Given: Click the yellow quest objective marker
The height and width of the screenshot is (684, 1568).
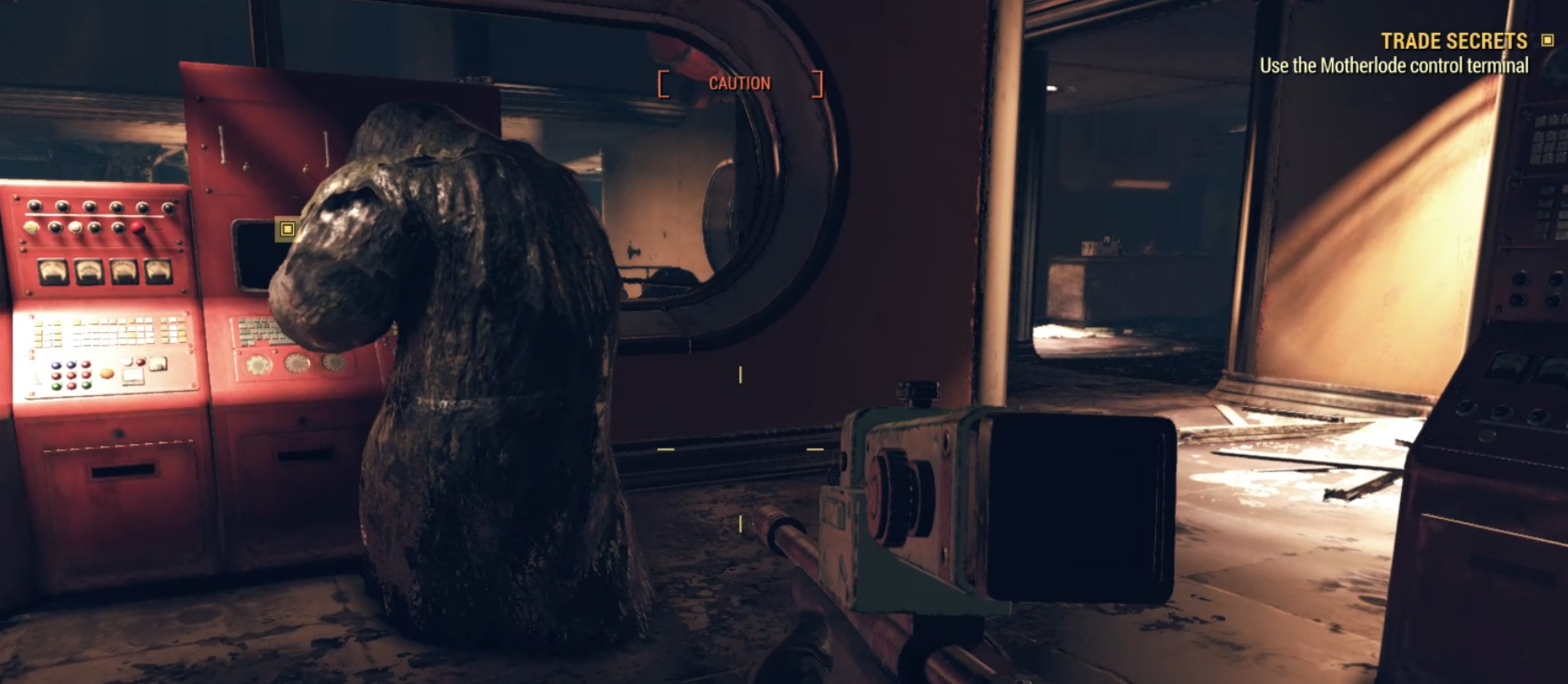Looking at the screenshot, I should [287, 229].
